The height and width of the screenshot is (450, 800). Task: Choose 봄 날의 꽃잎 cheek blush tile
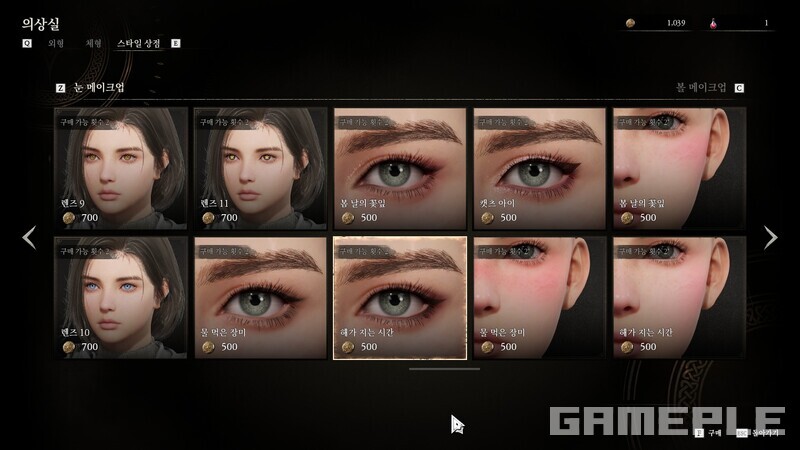[679, 168]
